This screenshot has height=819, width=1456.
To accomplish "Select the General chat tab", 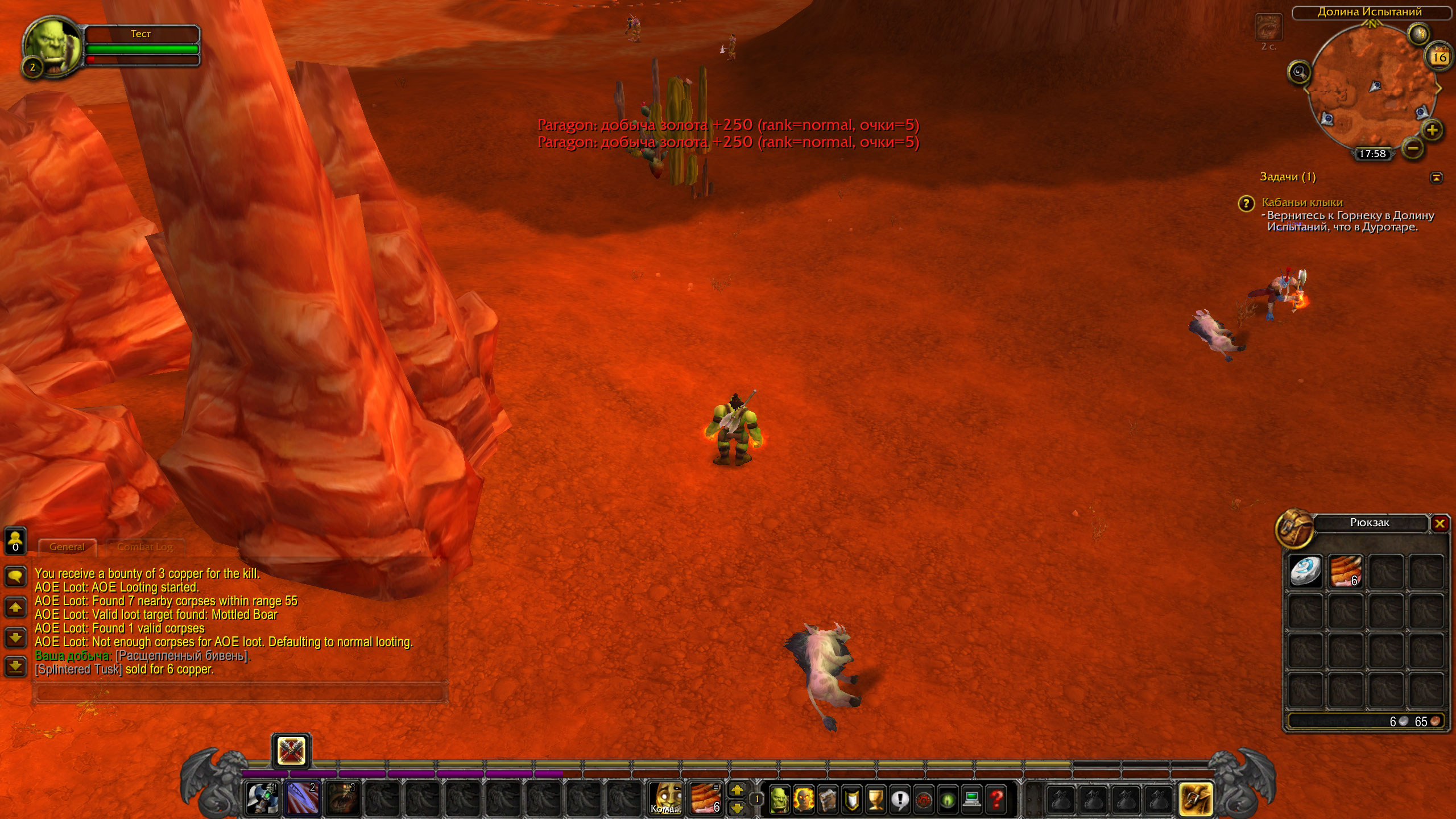I will pos(67,547).
